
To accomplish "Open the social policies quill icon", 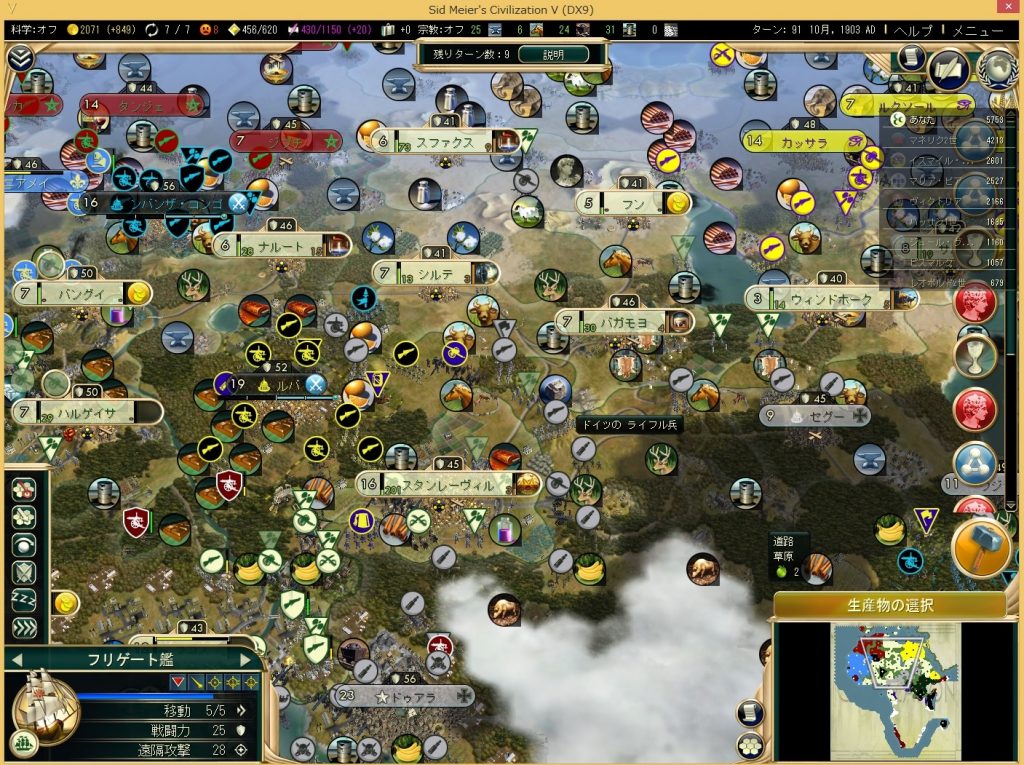I will coord(947,69).
